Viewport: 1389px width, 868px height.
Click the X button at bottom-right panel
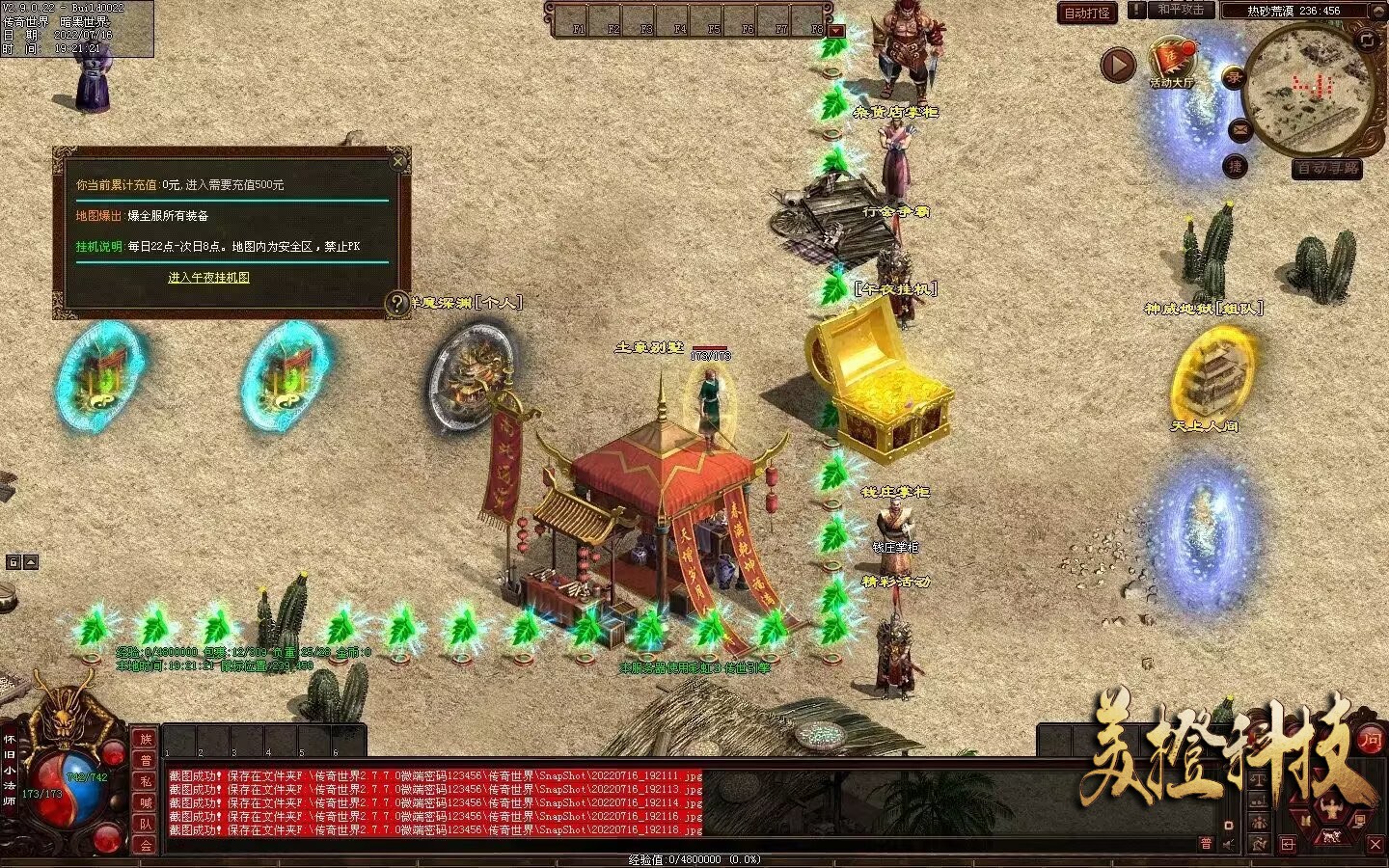[1375, 844]
